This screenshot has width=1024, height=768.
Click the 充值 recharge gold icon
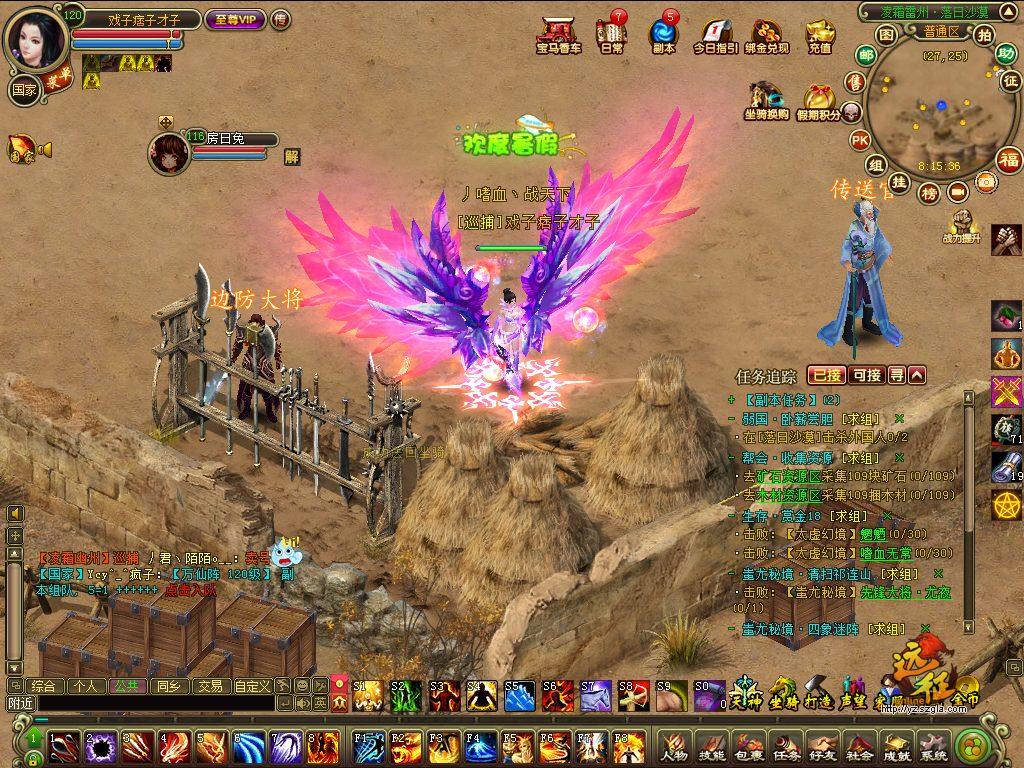pos(820,34)
